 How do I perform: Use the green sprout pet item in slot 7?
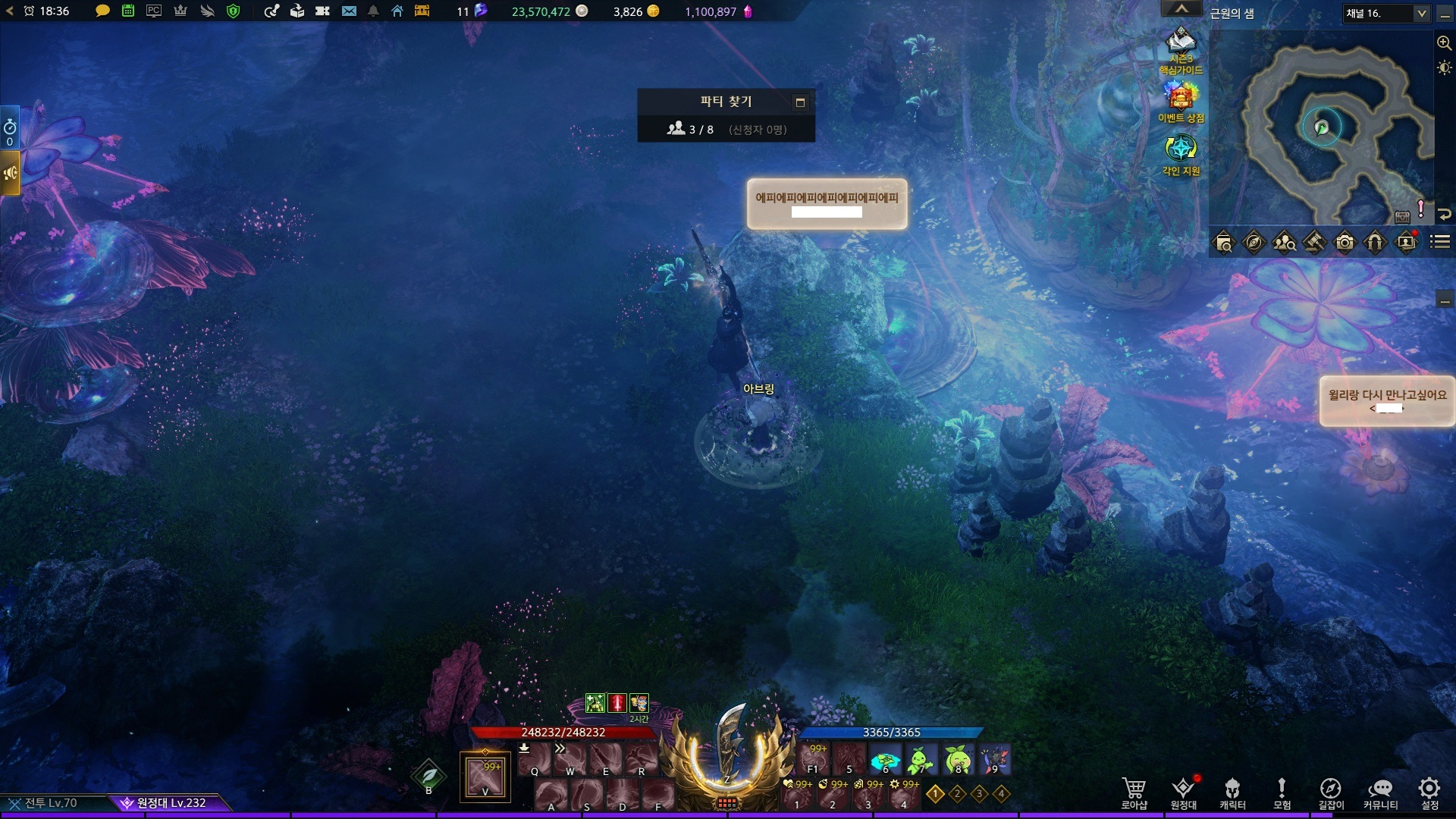[921, 759]
